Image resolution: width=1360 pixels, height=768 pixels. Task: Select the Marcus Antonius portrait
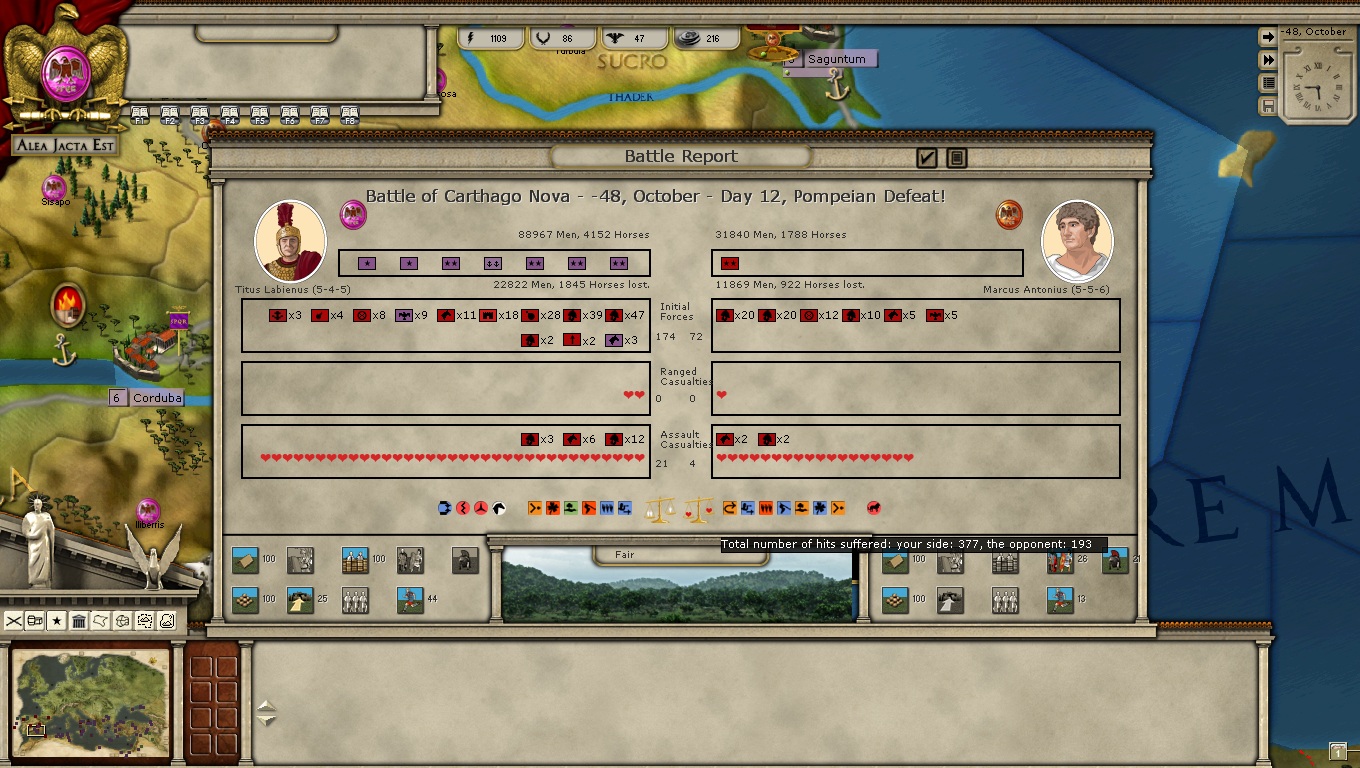point(1077,241)
